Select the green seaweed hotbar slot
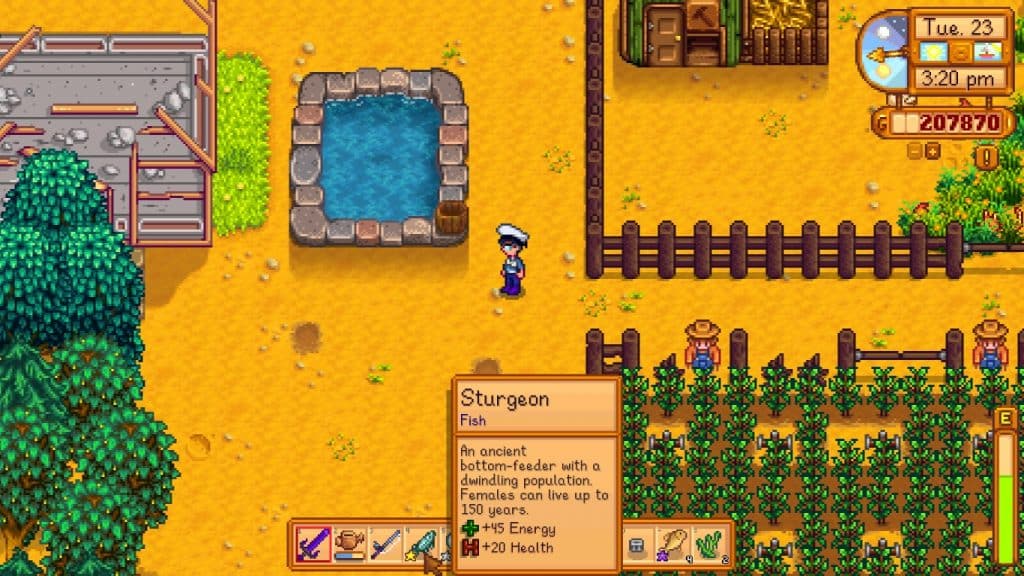1024x576 pixels. pyautogui.click(x=709, y=545)
